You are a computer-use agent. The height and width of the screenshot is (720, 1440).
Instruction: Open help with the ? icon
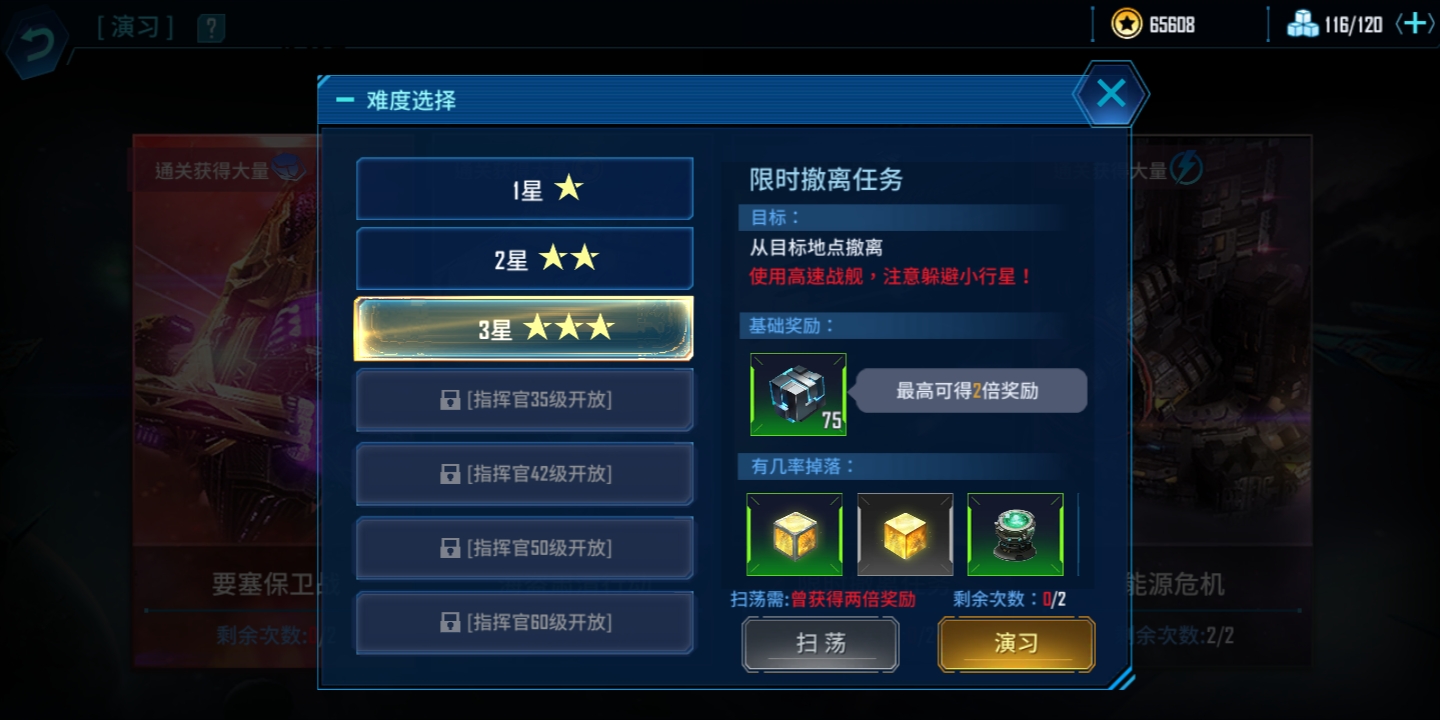(x=210, y=28)
